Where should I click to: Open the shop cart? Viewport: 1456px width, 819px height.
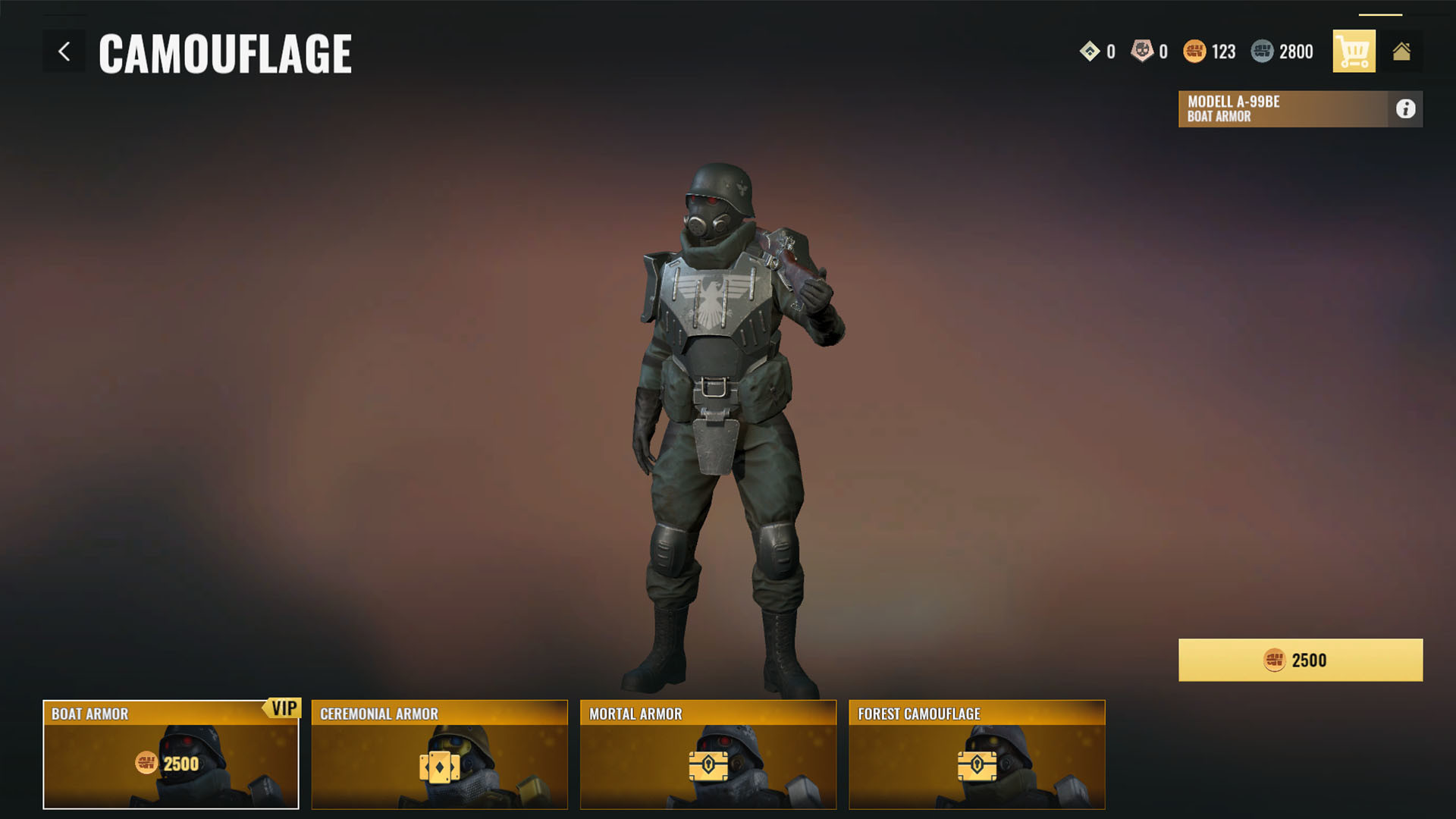(x=1354, y=52)
